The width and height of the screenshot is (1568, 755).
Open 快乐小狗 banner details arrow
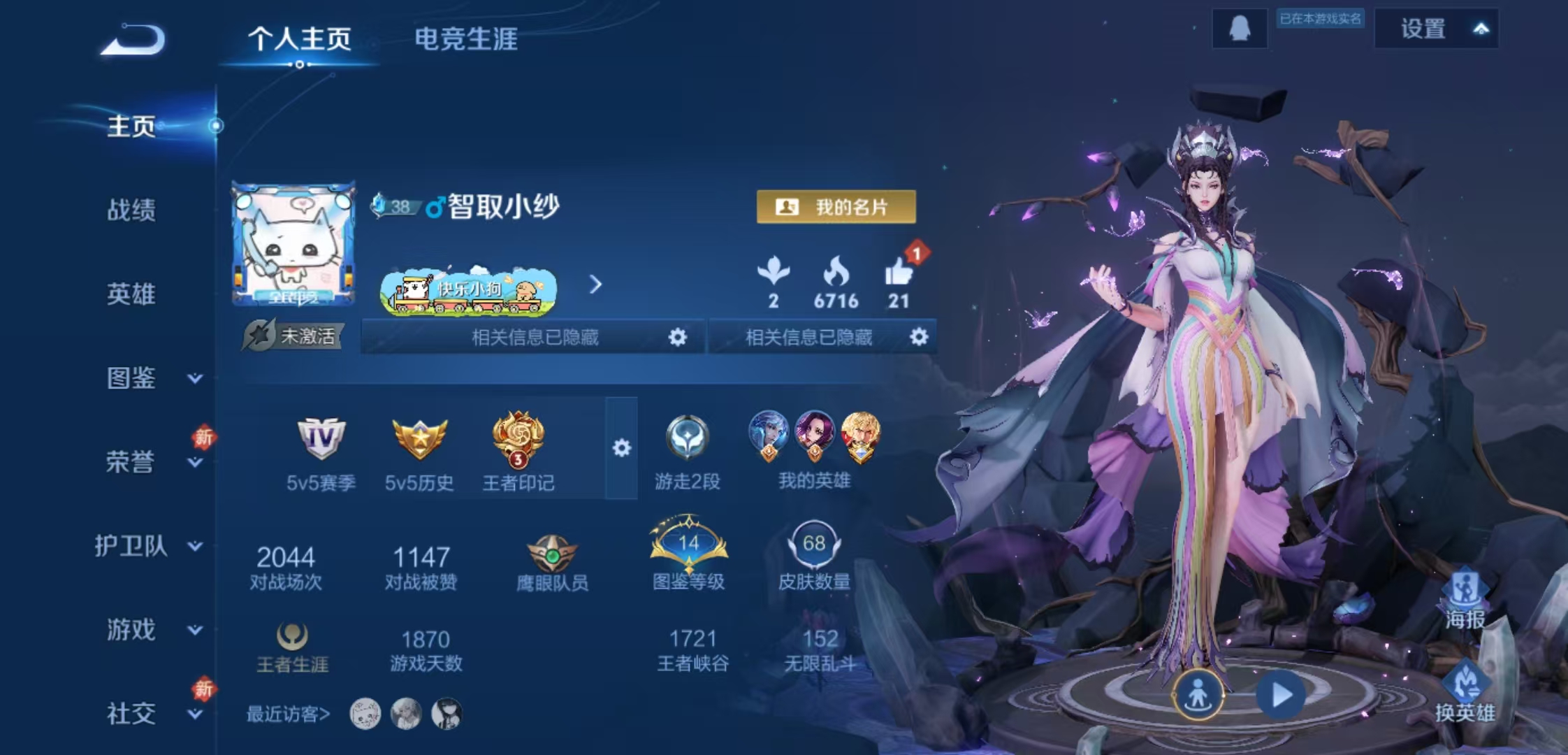click(595, 285)
